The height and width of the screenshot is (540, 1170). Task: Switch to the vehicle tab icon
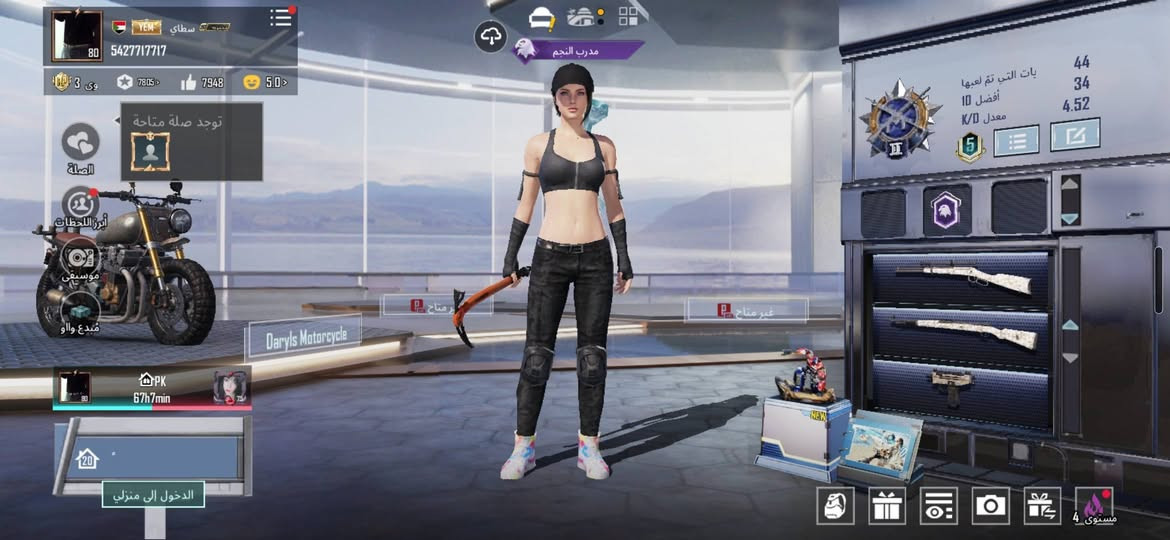coord(542,17)
